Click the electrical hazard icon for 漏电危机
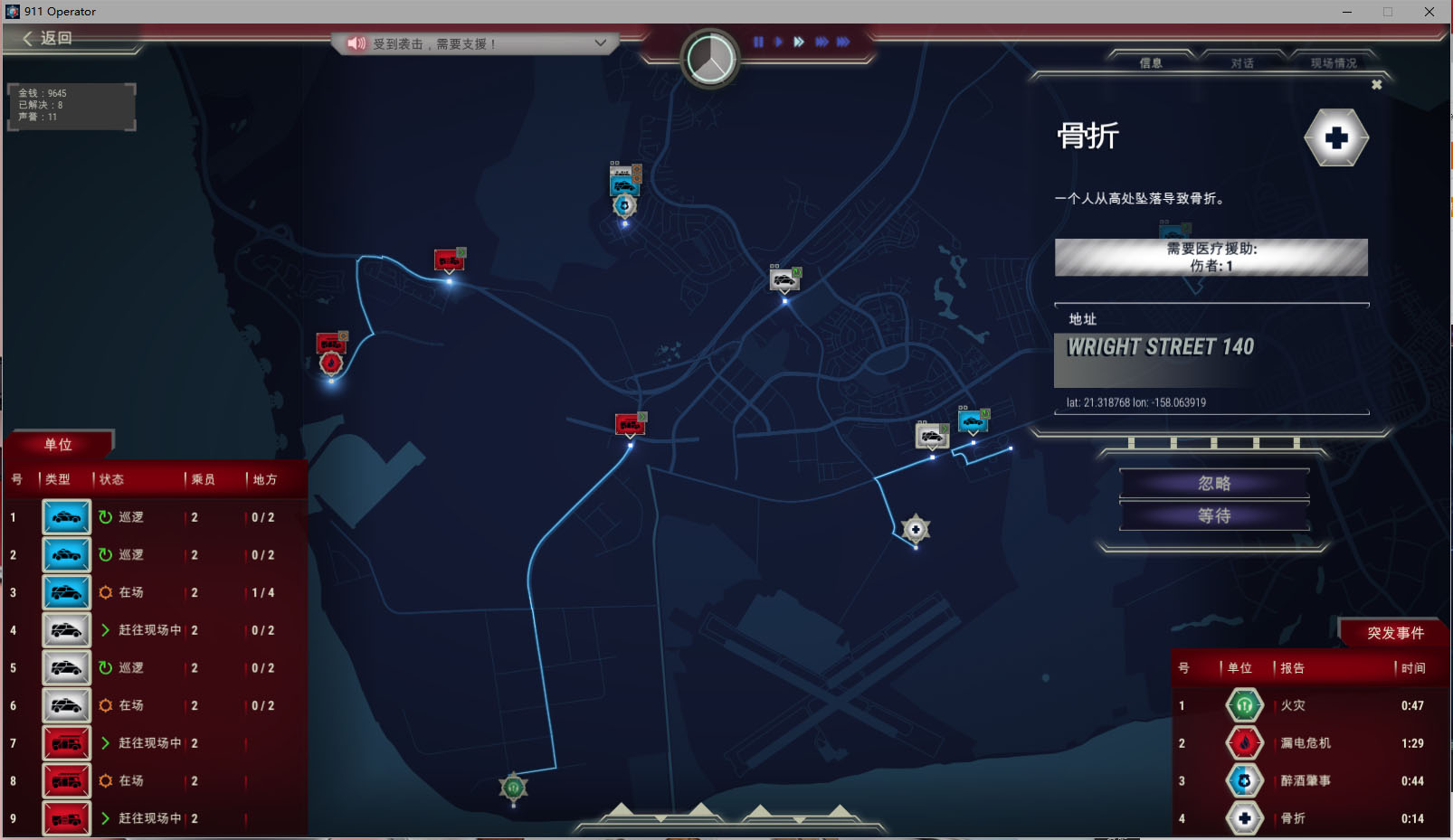Screen dimensions: 1453x840 click(1244, 742)
